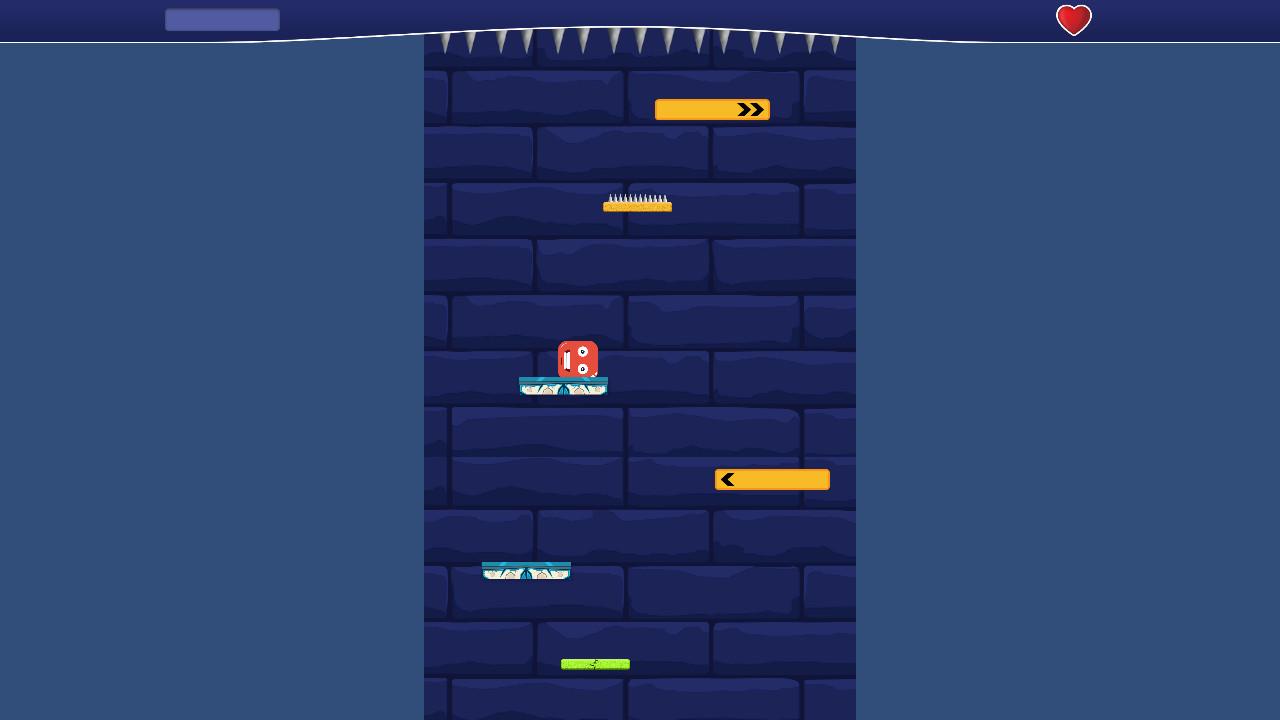
Task: Click the green crumbling platform
Action: pos(595,663)
